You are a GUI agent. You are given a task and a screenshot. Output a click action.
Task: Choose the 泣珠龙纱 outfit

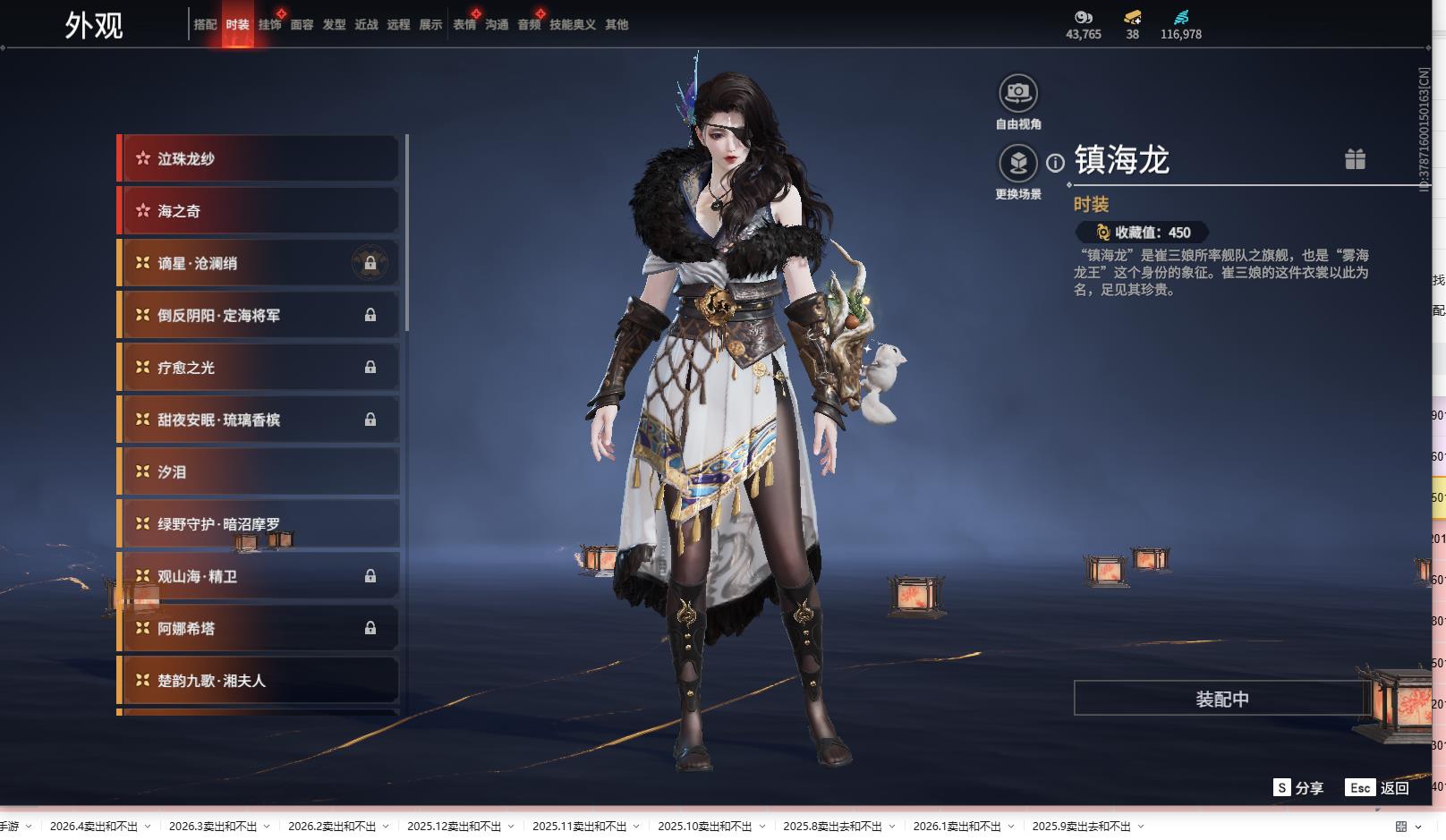point(259,159)
